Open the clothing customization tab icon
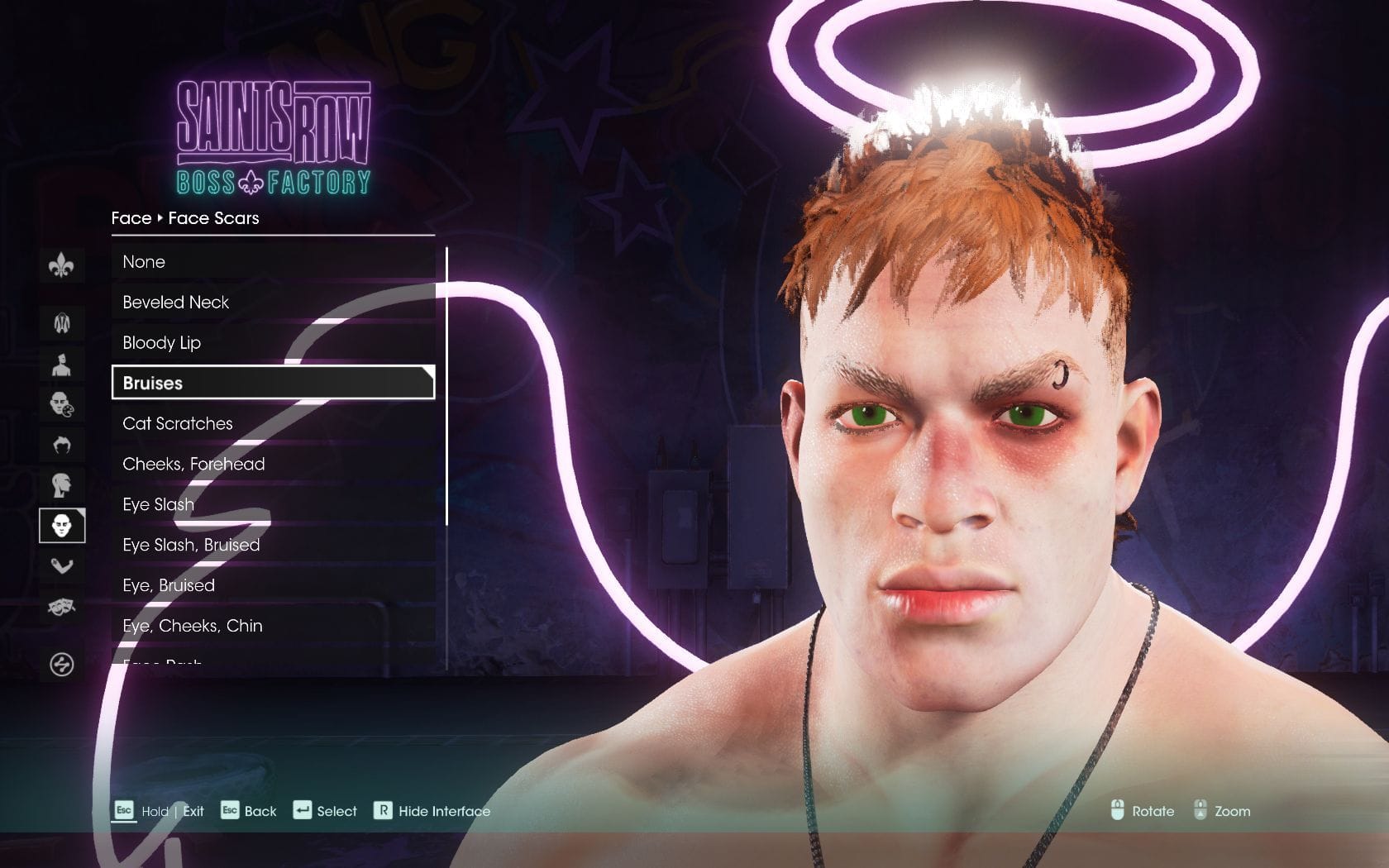 [x=62, y=322]
